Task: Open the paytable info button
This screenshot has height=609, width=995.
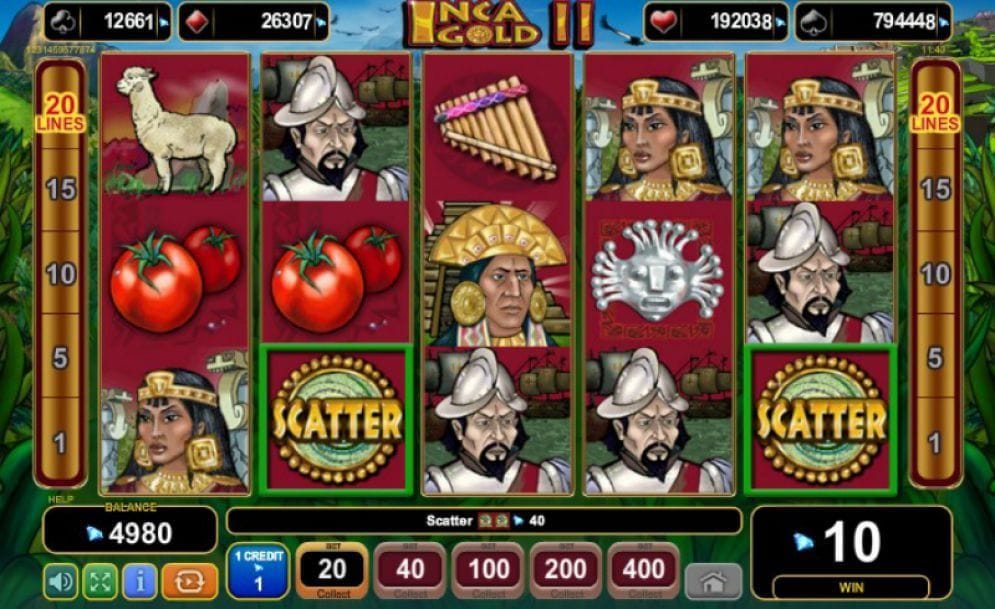Action: coord(139,581)
